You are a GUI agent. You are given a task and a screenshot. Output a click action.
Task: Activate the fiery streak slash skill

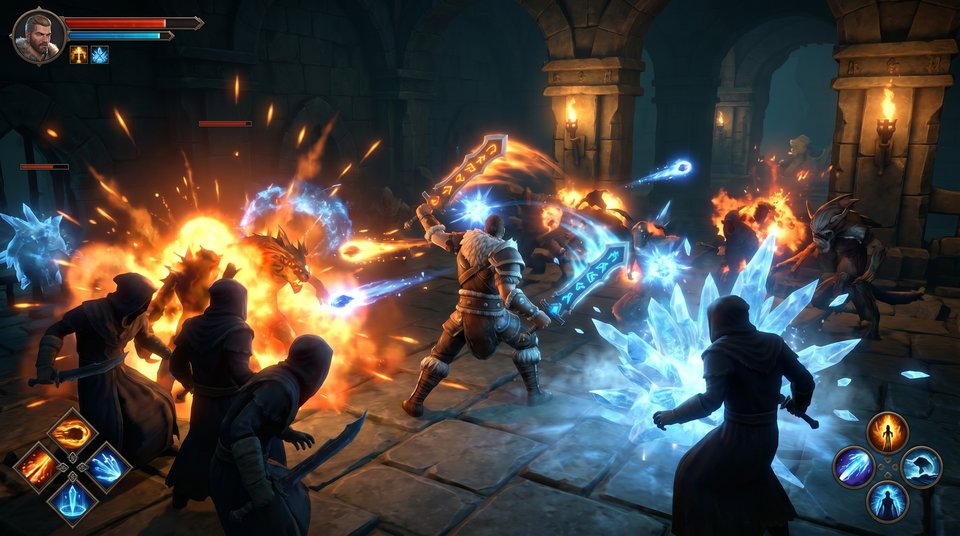38,466
